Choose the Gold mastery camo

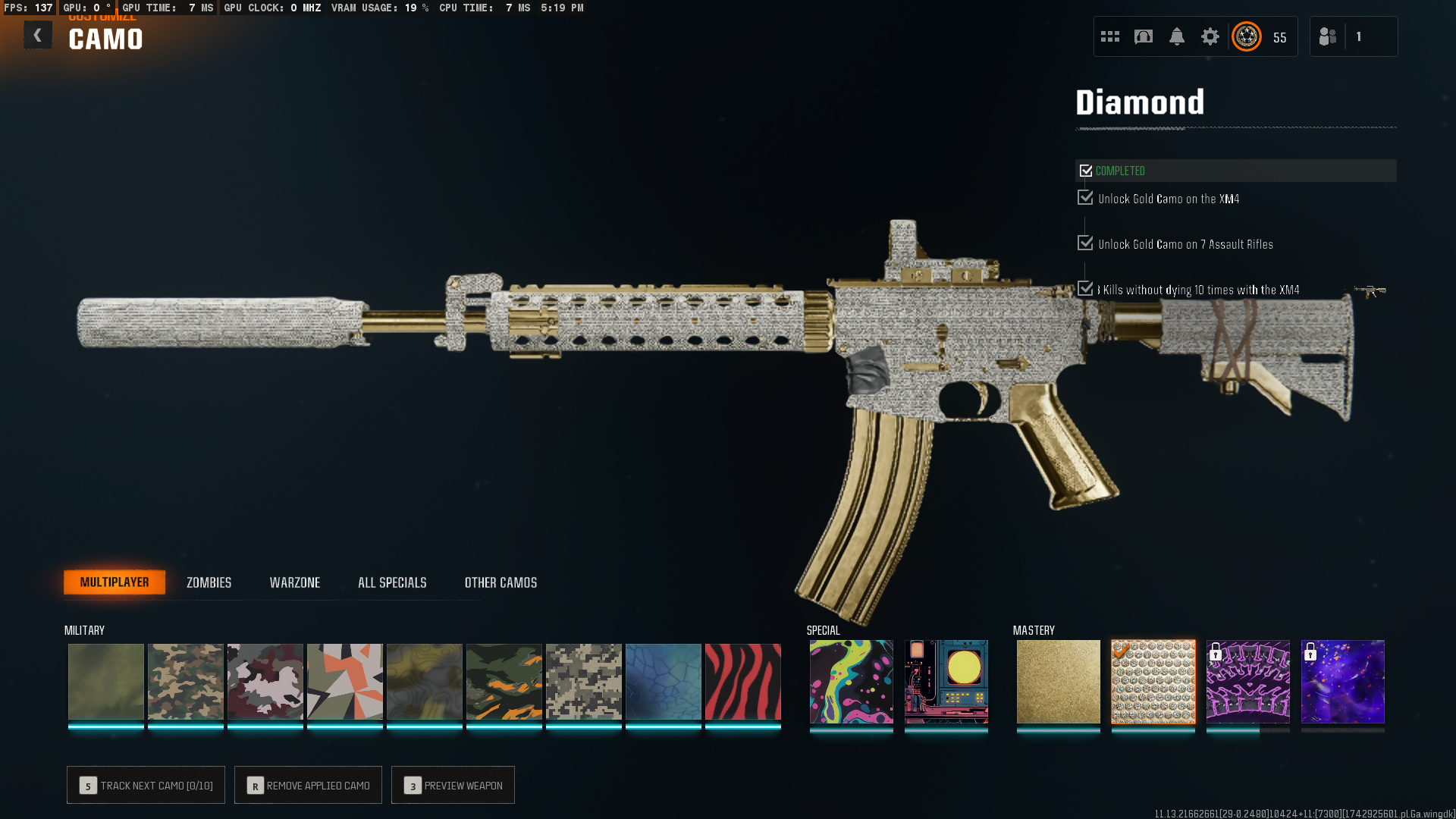(x=1058, y=682)
